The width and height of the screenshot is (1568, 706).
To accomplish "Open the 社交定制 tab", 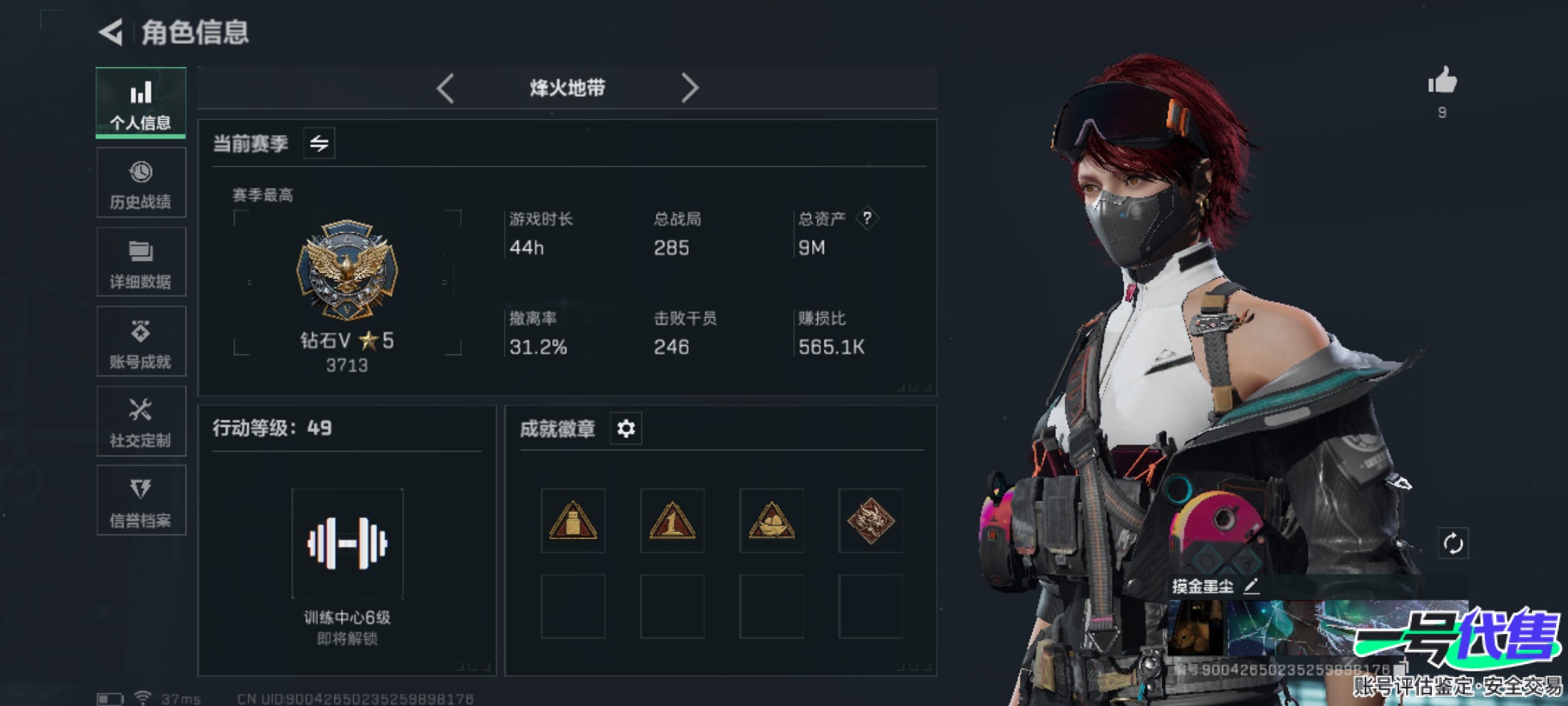I will coord(140,422).
